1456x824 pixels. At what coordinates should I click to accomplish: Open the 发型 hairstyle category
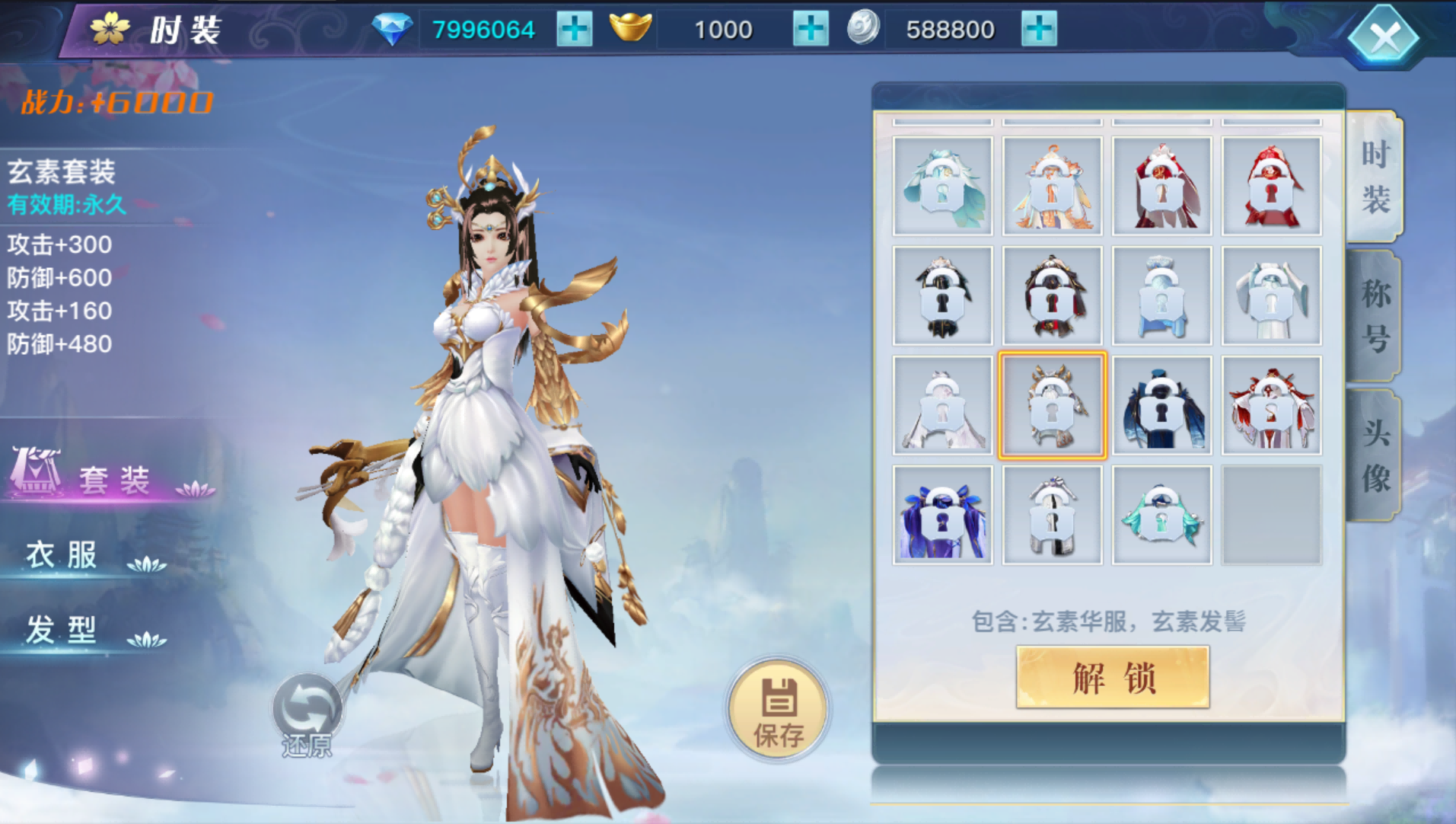tap(61, 628)
